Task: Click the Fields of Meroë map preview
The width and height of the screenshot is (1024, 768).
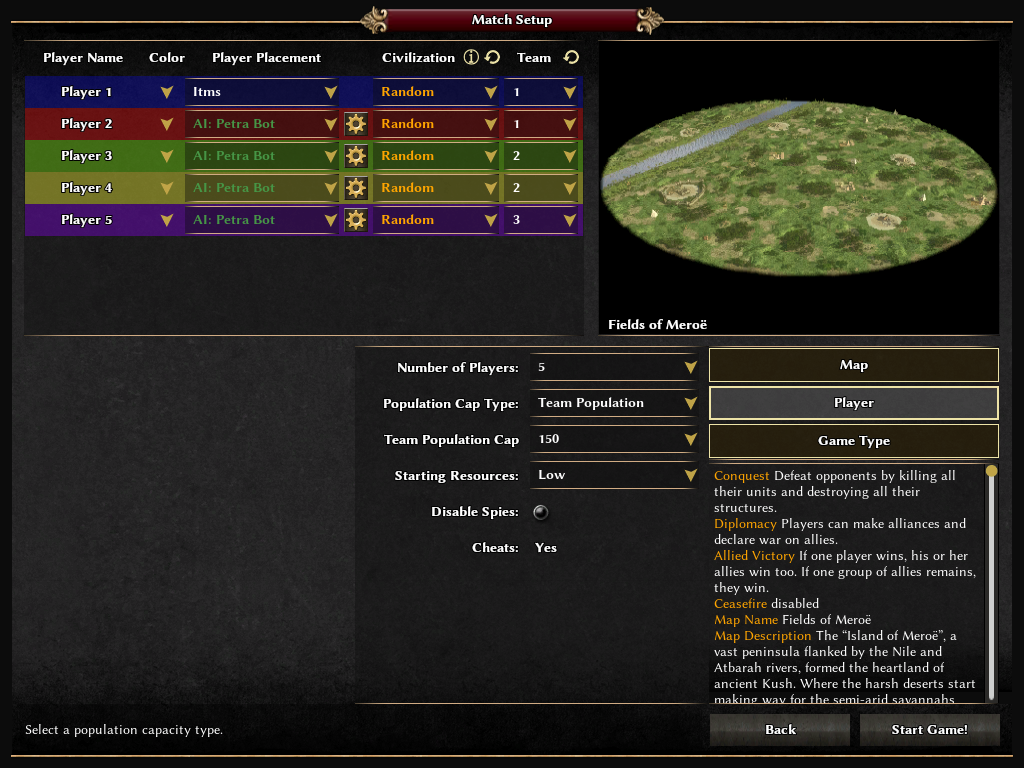Action: 798,187
